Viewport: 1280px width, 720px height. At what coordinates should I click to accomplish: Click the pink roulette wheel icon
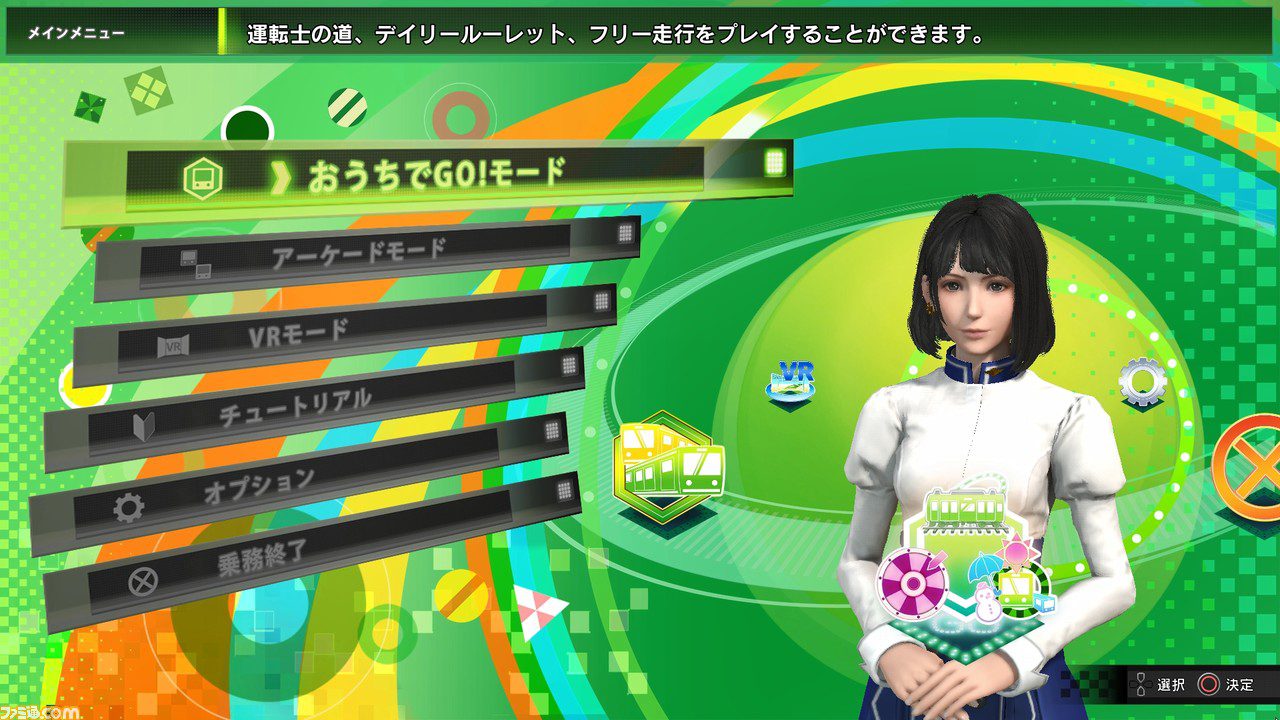click(x=914, y=584)
